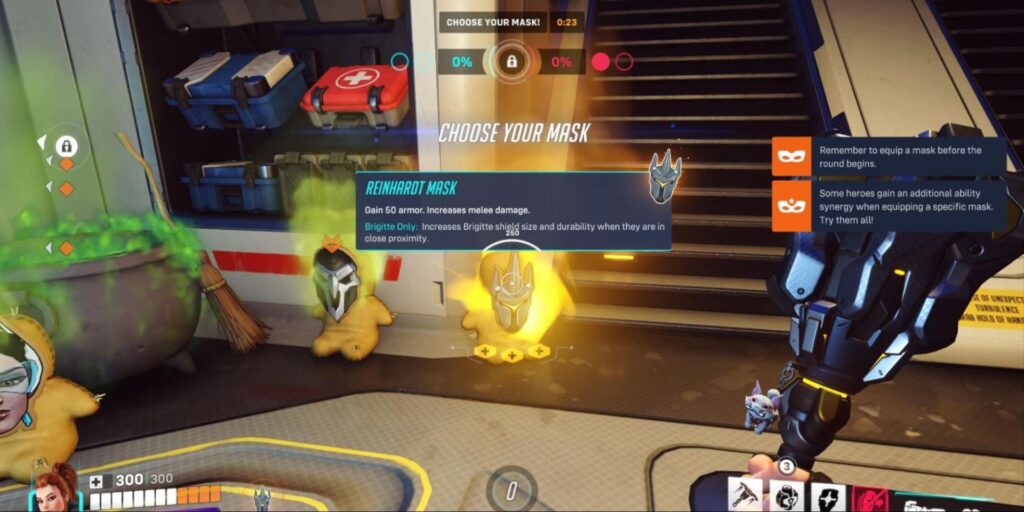Click the padlock objective marker on the left

point(67,146)
